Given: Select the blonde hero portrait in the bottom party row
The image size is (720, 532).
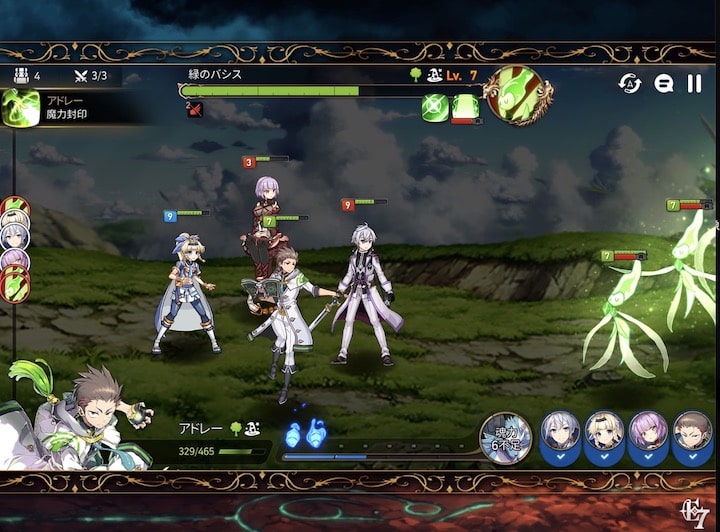Looking at the screenshot, I should point(604,435).
